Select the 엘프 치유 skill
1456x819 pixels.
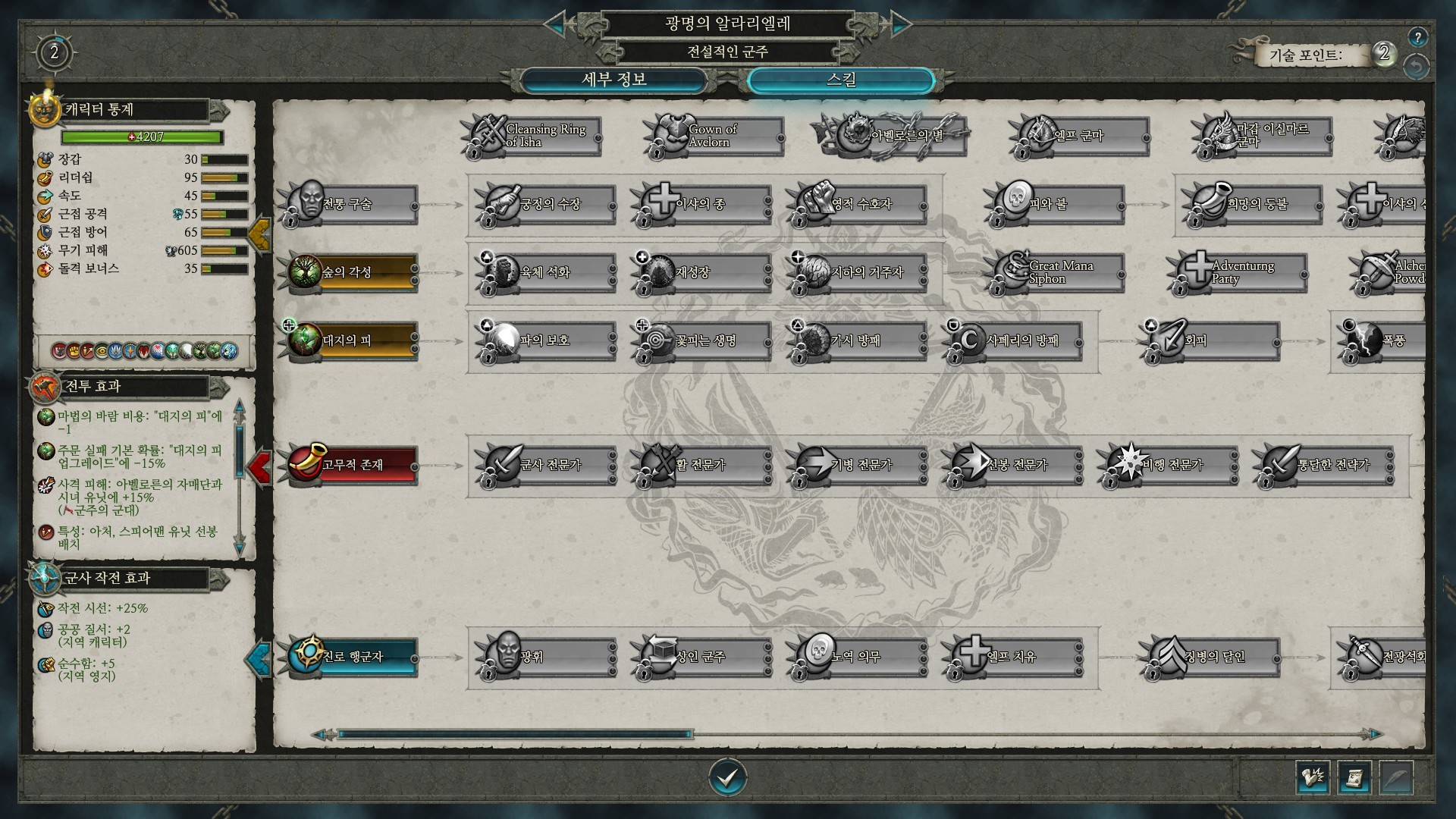click(1015, 656)
